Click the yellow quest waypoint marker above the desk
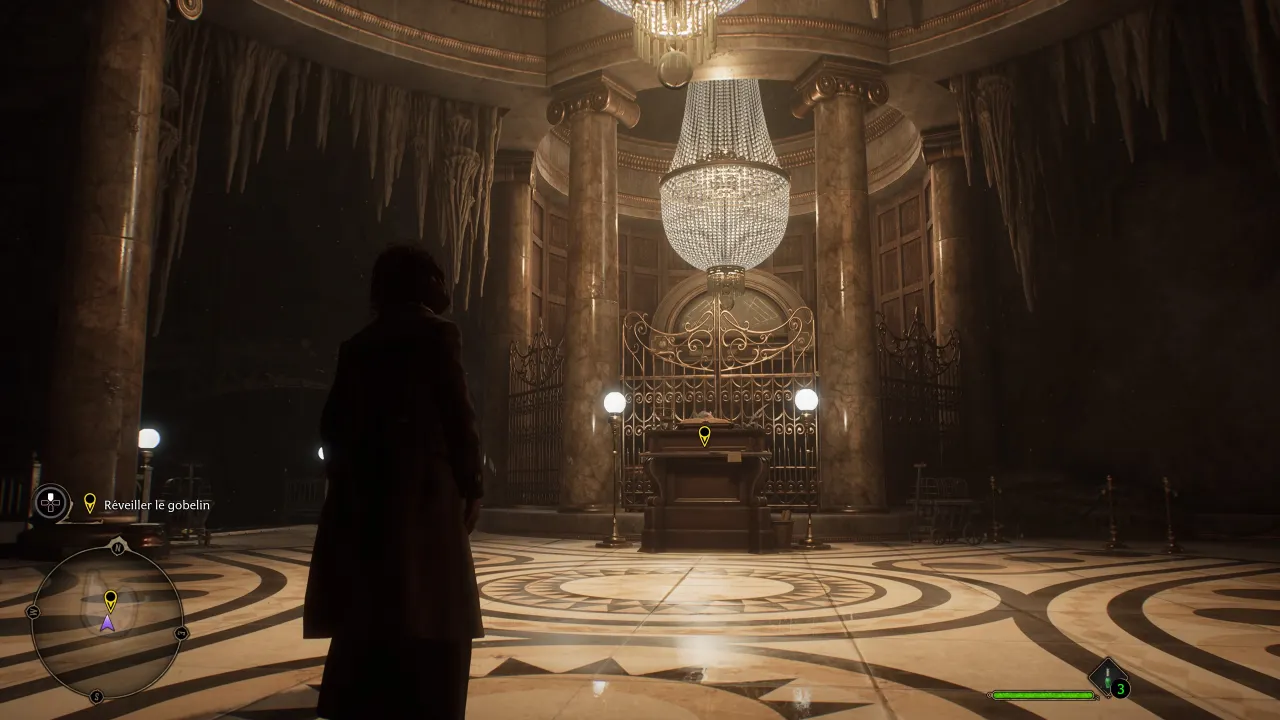 (x=704, y=435)
